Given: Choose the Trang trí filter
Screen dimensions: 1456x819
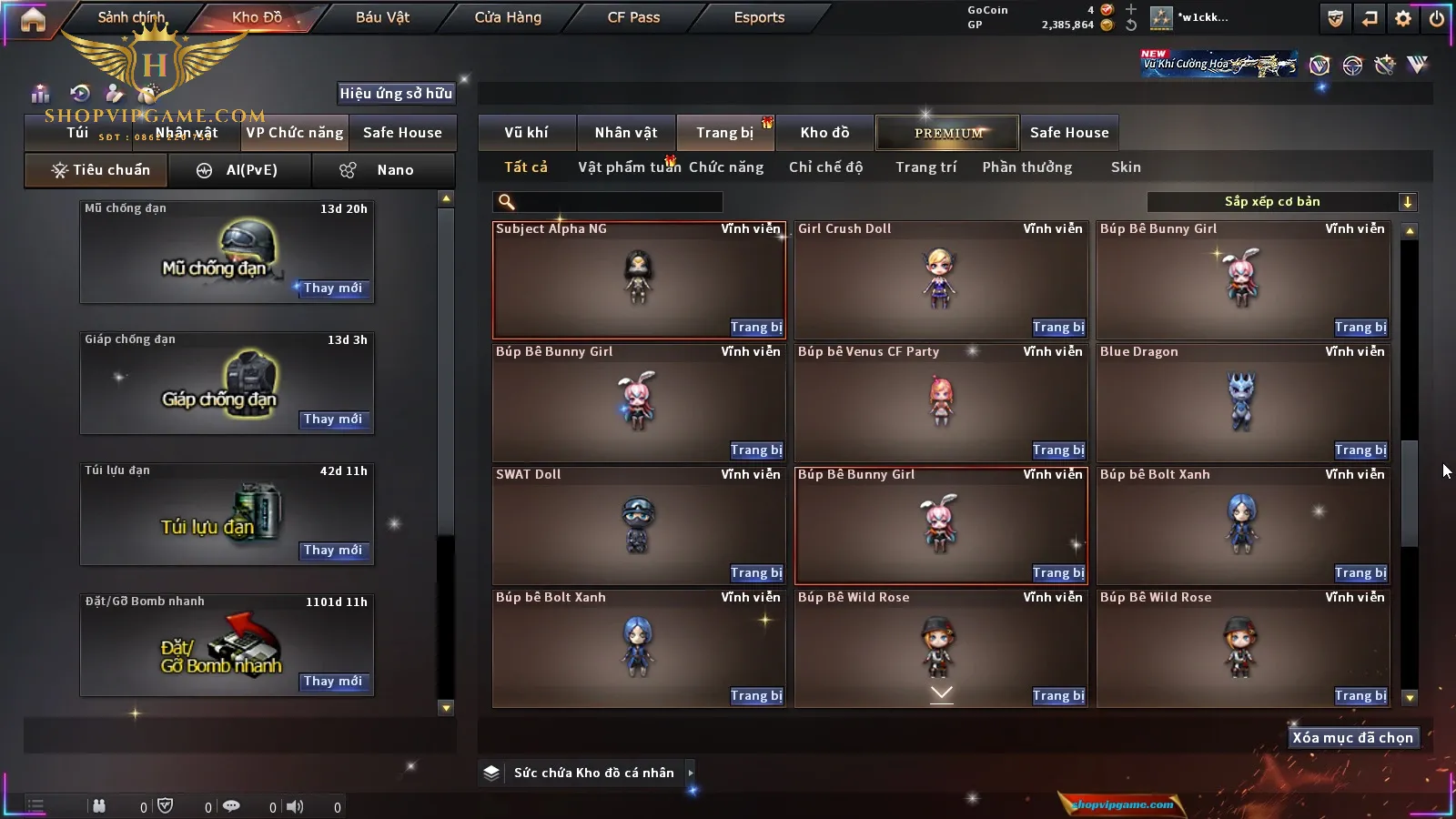Looking at the screenshot, I should 925,167.
